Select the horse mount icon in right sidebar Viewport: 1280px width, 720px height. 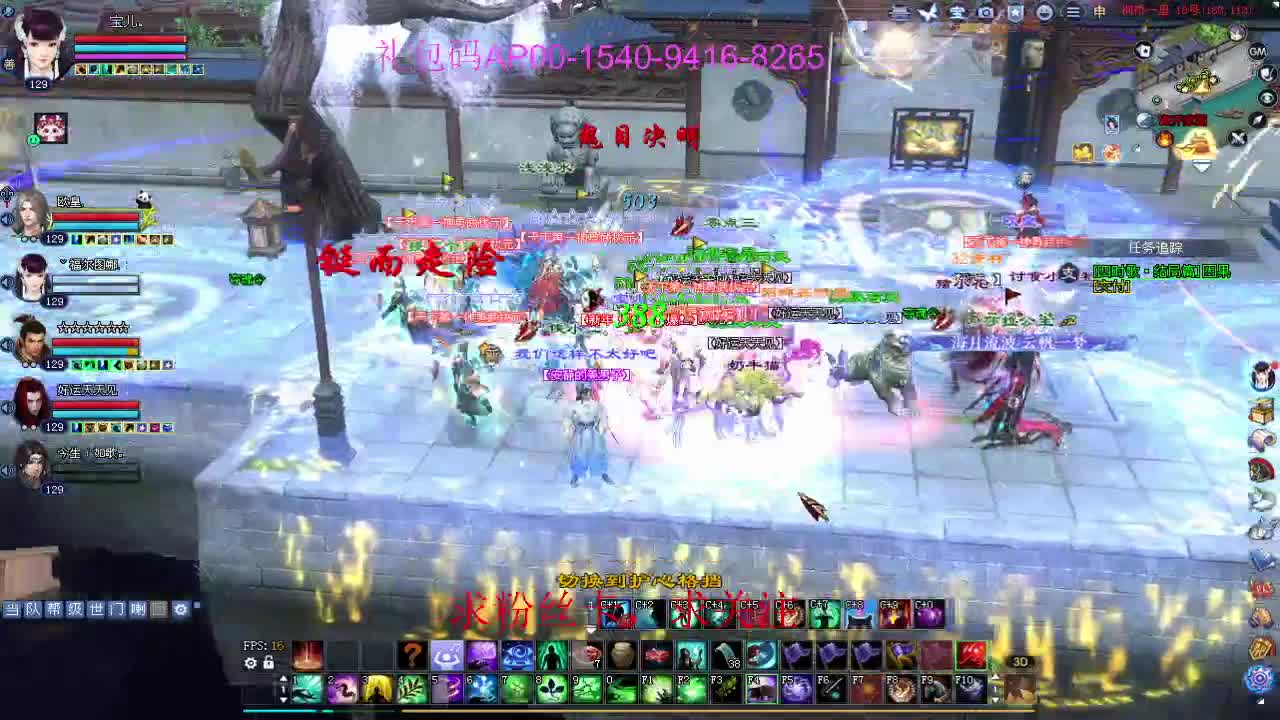(x=1262, y=468)
